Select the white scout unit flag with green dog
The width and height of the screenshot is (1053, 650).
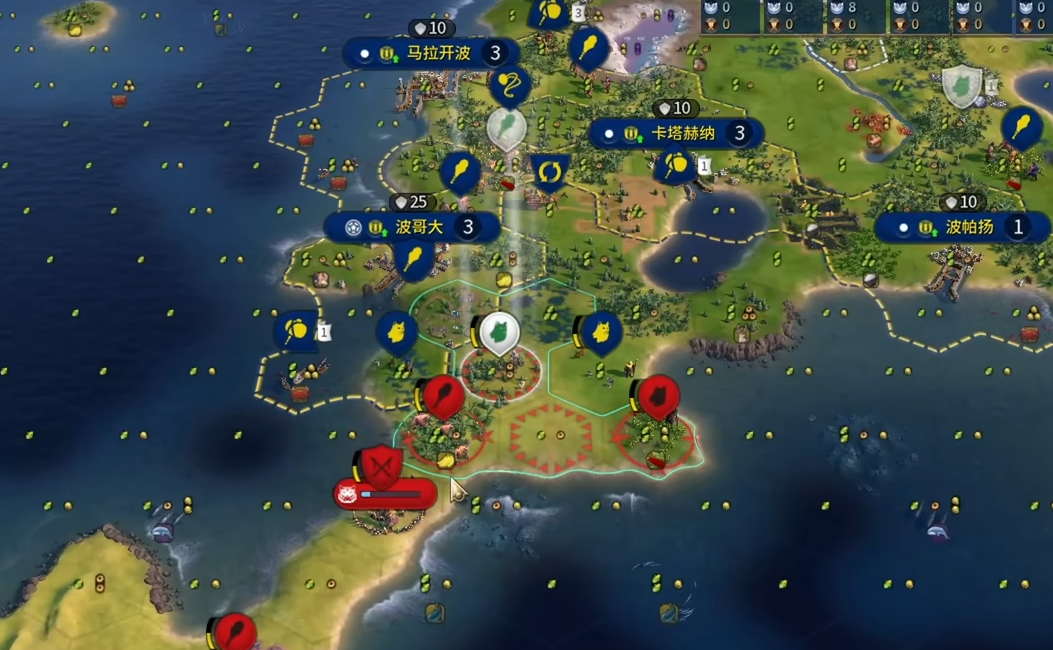point(497,332)
